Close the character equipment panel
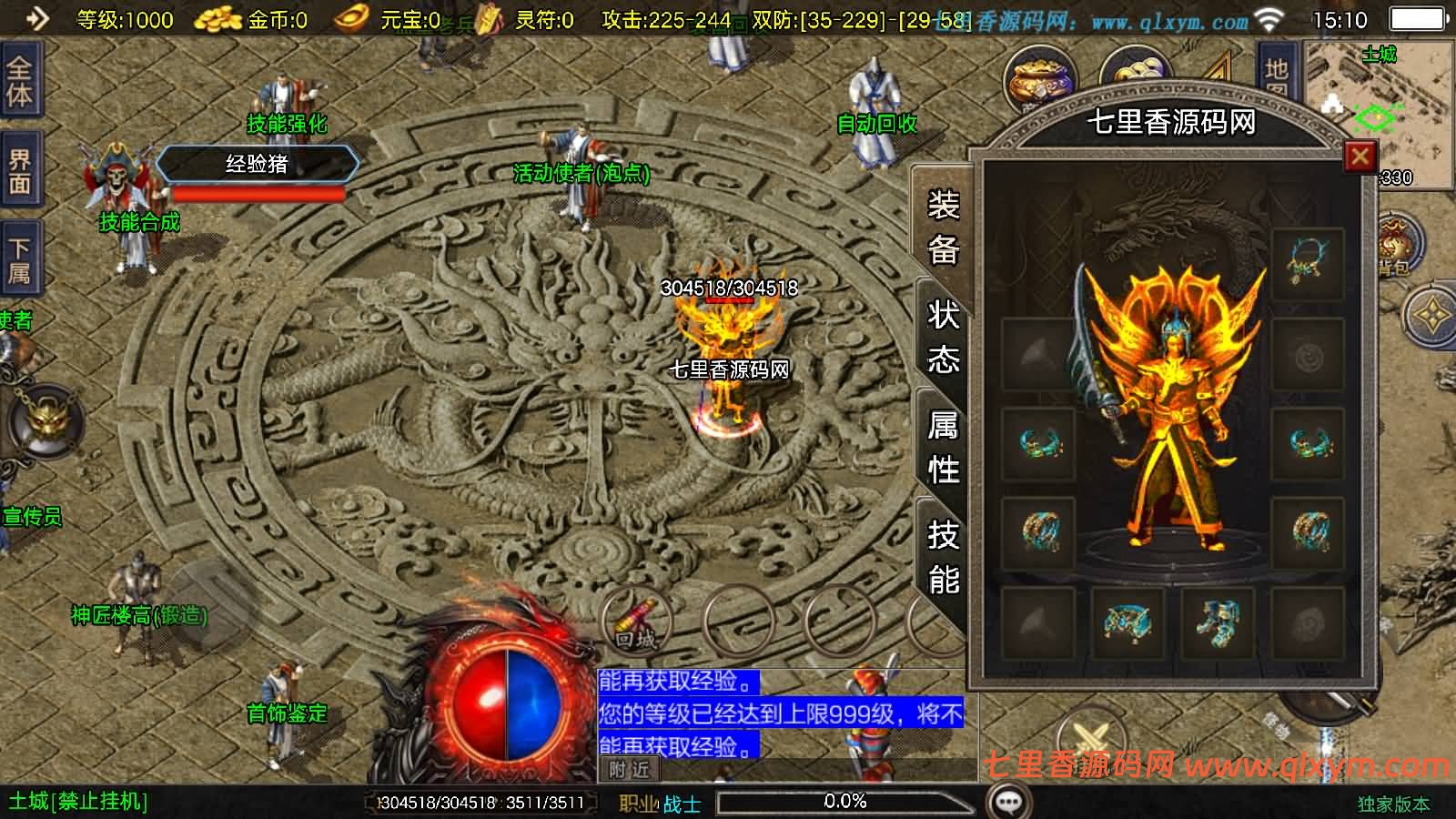Viewport: 1456px width, 819px height. click(1360, 157)
